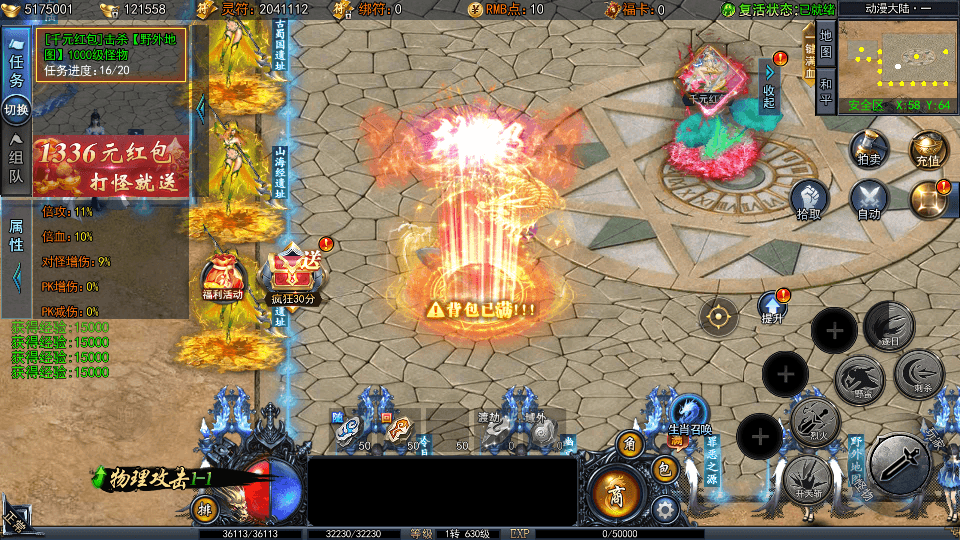
Task: Collapse the panel with 收起 button
Action: click(769, 89)
